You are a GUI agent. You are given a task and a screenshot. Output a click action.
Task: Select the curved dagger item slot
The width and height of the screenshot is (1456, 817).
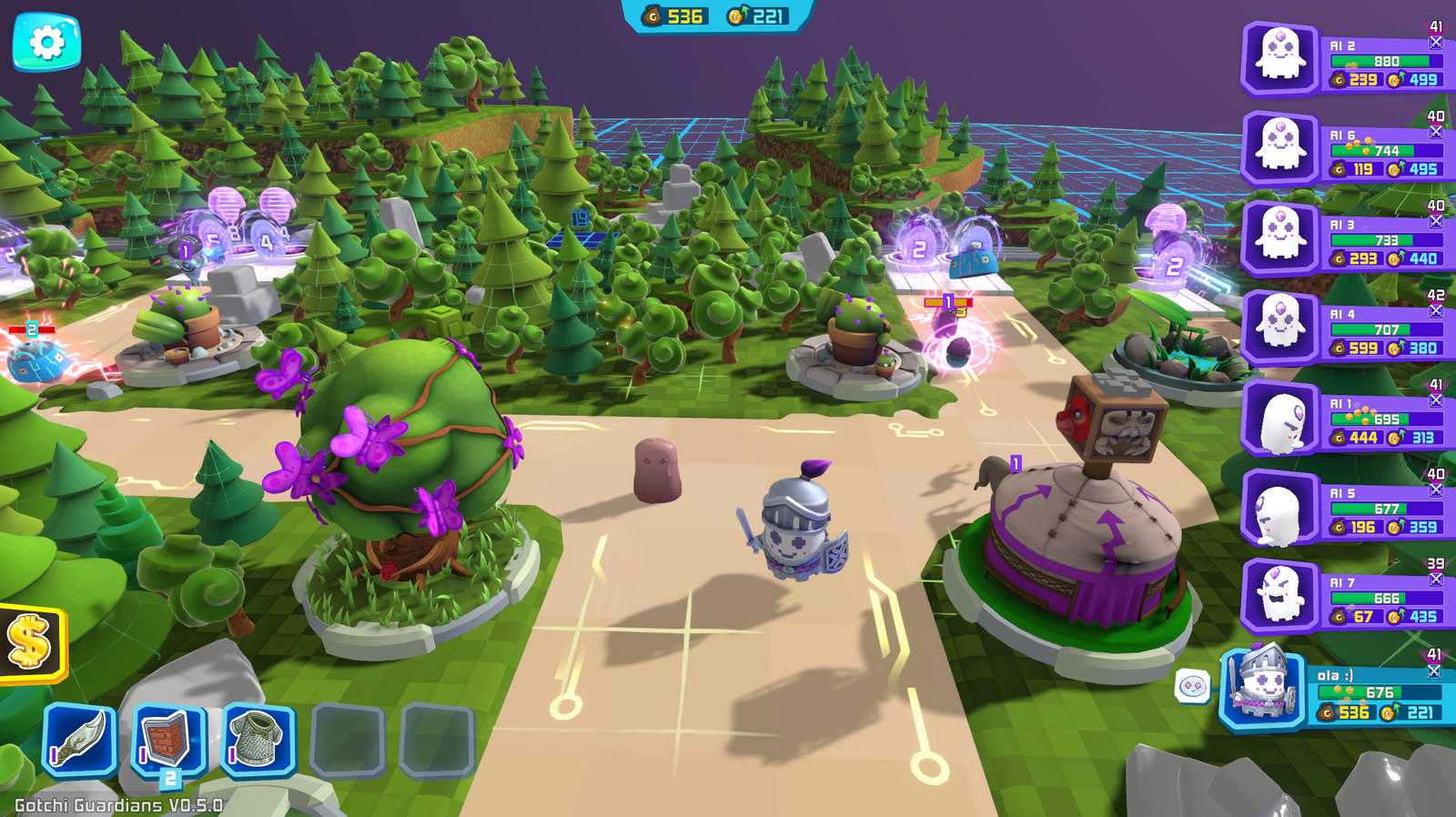coord(79,741)
